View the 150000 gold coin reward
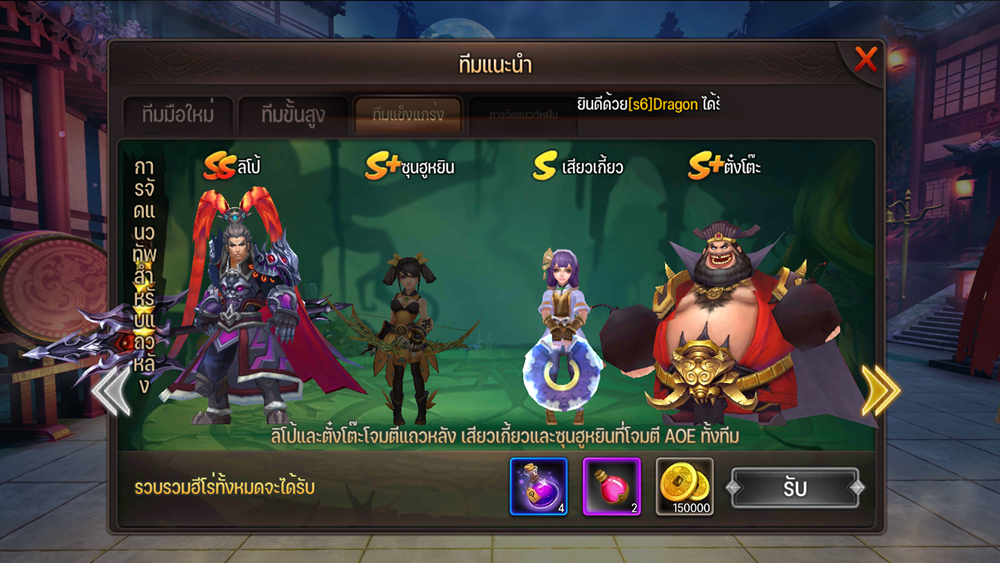The height and width of the screenshot is (563, 1000). (685, 487)
